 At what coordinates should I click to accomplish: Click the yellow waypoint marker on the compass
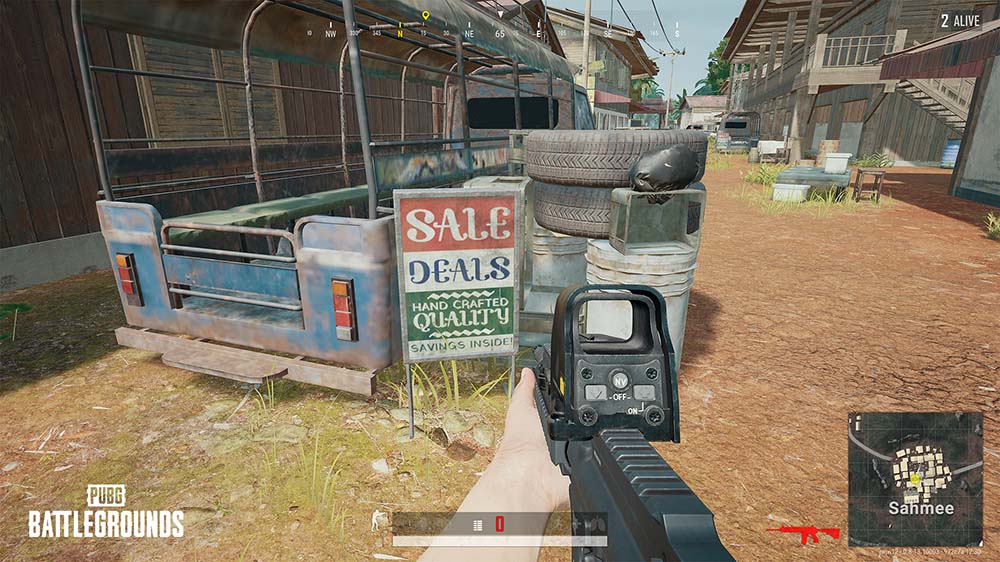(425, 17)
